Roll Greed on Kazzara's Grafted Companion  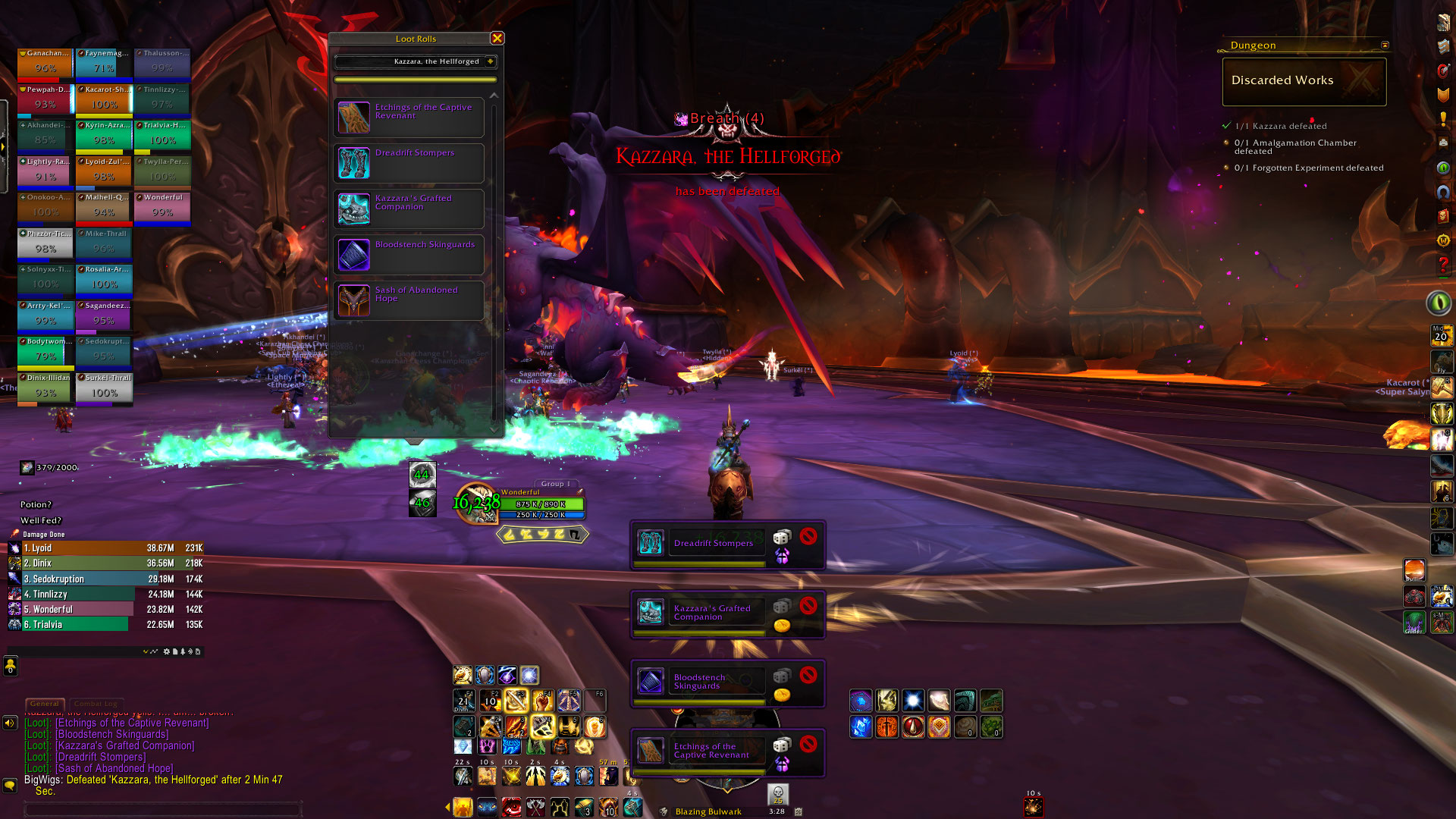point(781,626)
